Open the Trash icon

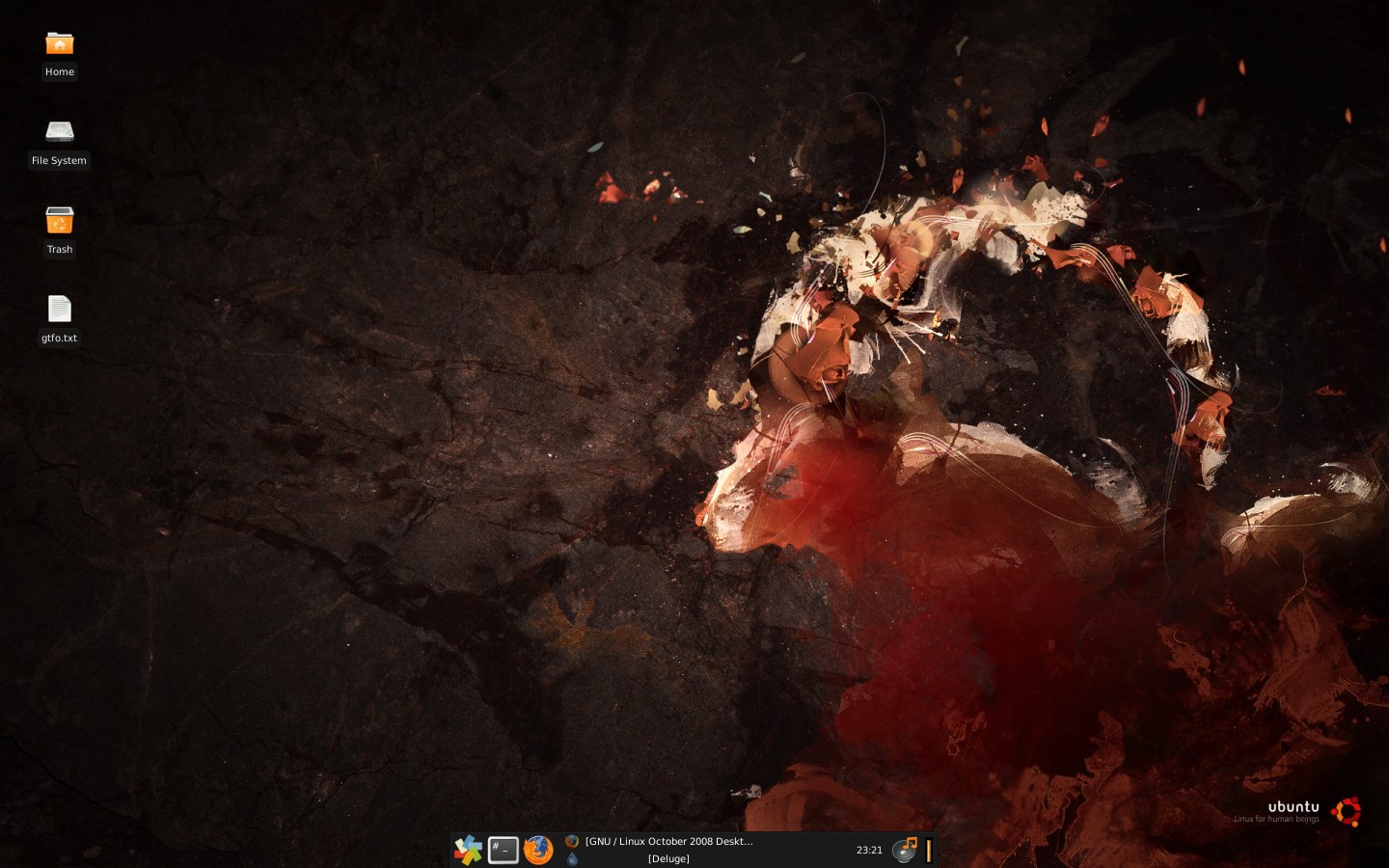59,221
